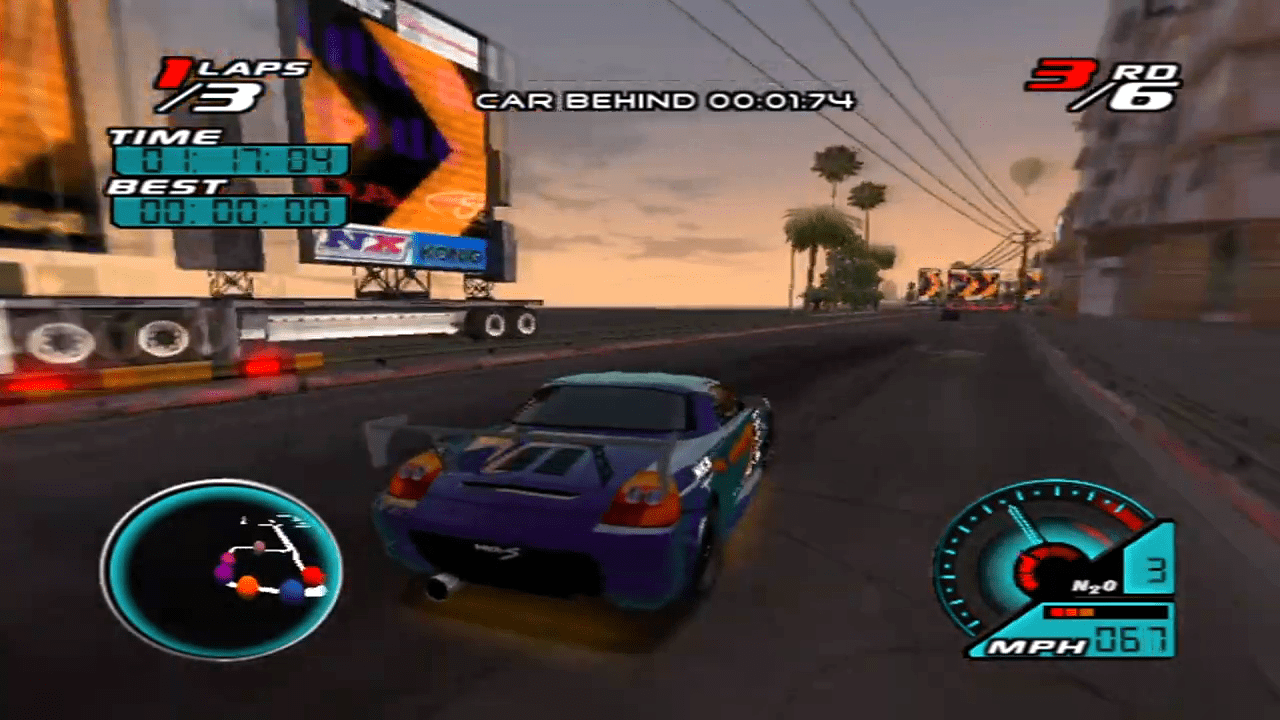Select the circular minimap display
Image resolution: width=1280 pixels, height=720 pixels.
(227, 562)
